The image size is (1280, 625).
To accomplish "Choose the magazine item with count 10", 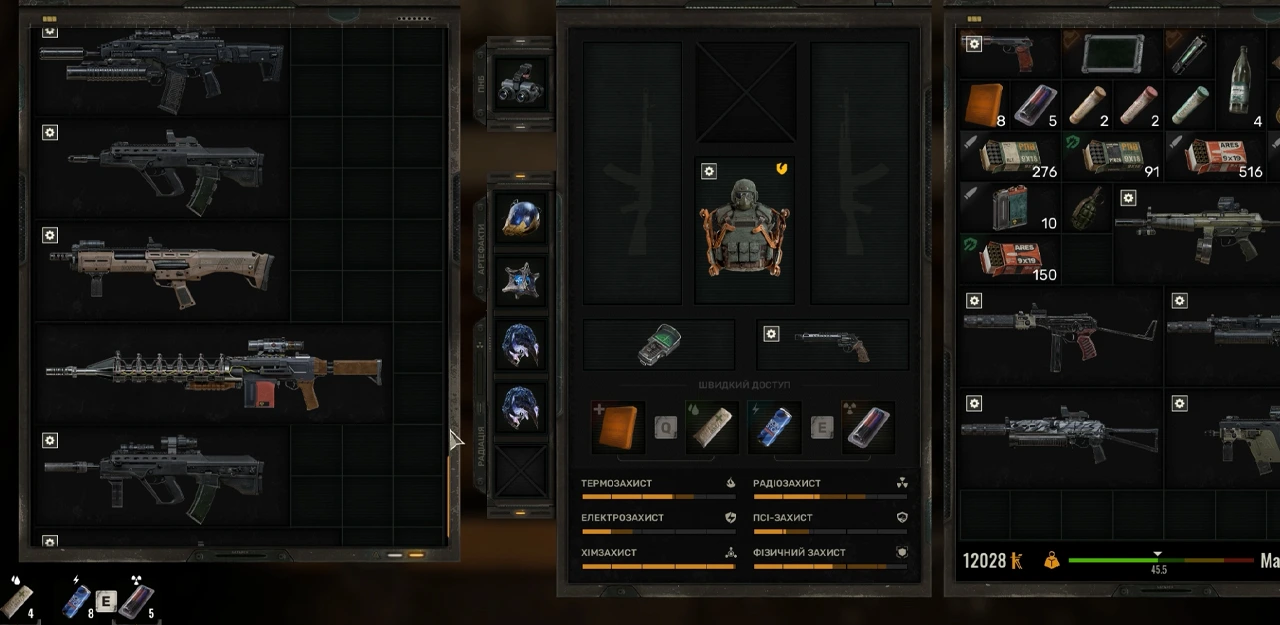I will (x=1008, y=207).
